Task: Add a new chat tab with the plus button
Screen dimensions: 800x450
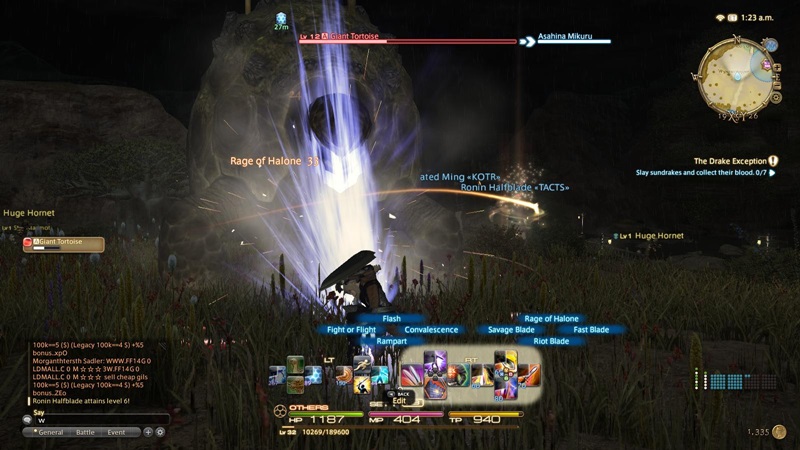Action: coord(148,432)
